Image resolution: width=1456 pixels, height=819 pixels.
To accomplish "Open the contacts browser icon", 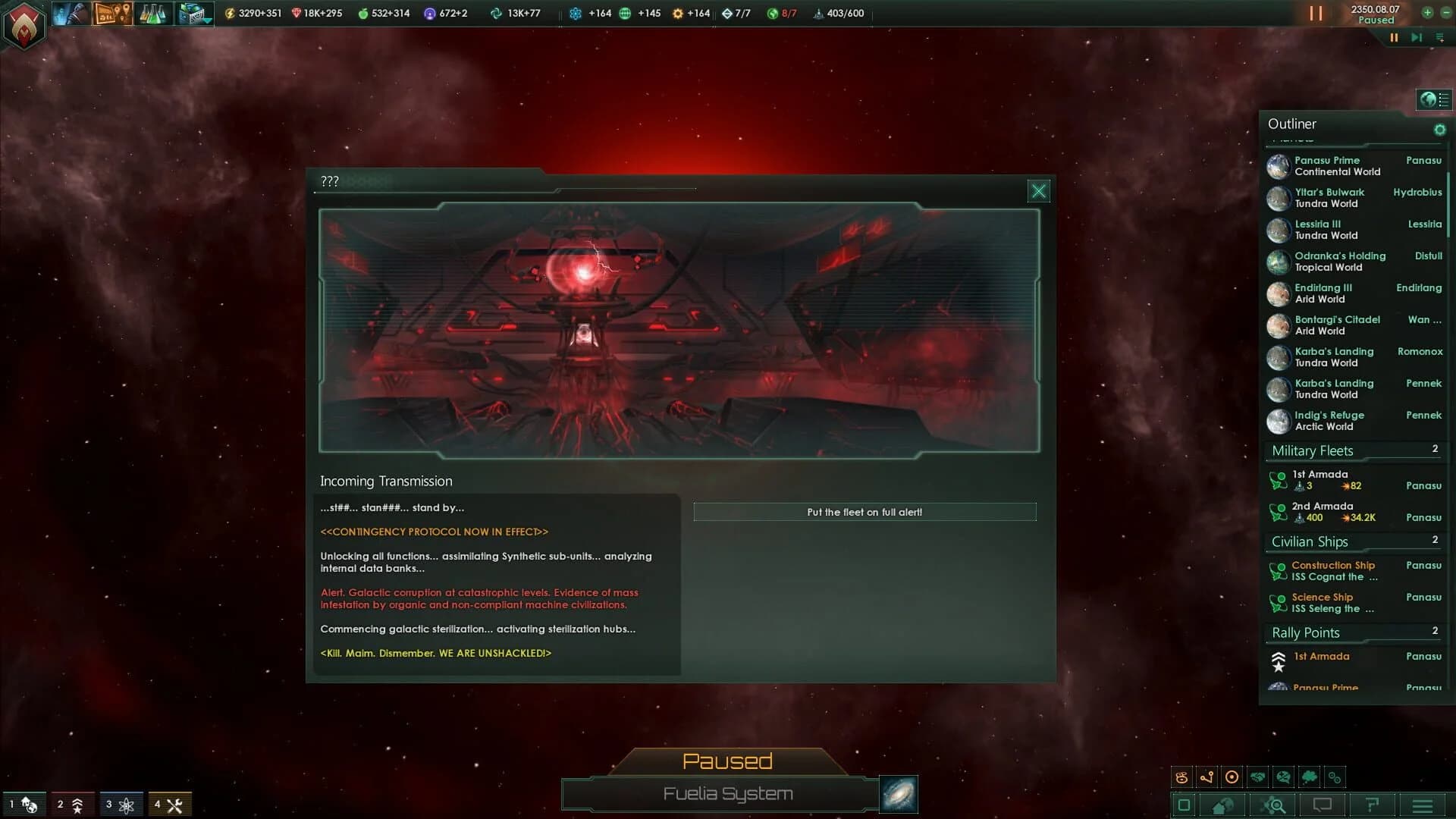I will [x=70, y=13].
